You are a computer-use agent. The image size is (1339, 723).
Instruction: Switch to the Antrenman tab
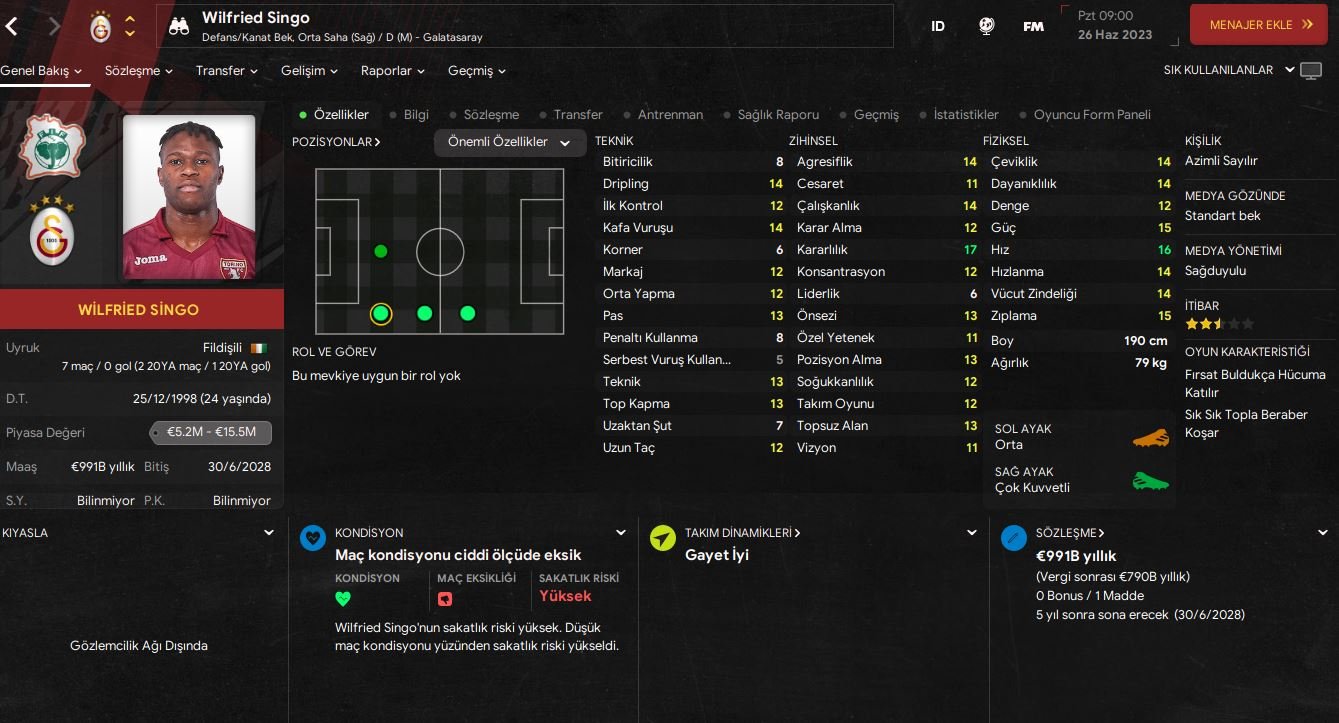point(669,115)
